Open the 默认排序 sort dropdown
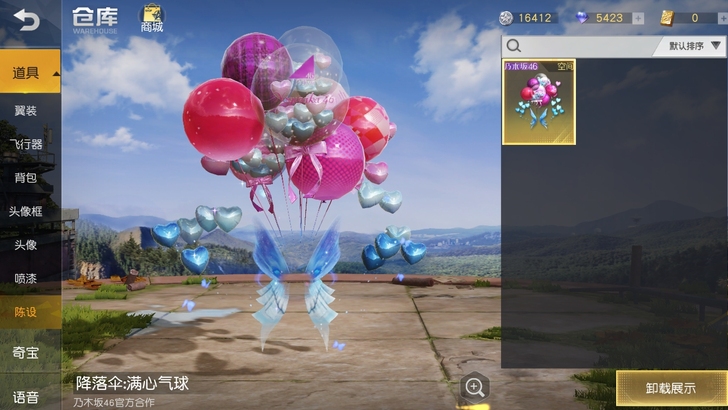The height and width of the screenshot is (410, 728). click(692, 46)
